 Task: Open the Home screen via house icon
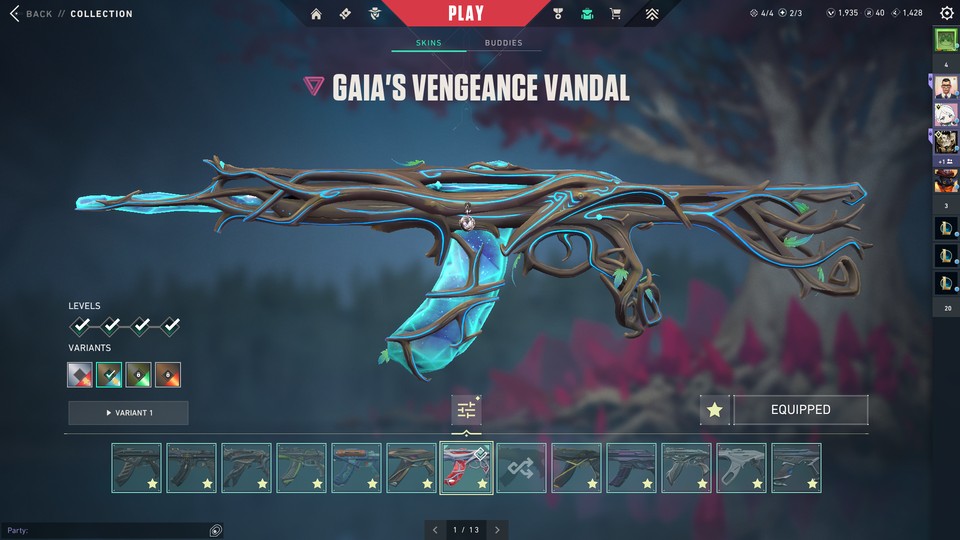point(317,14)
